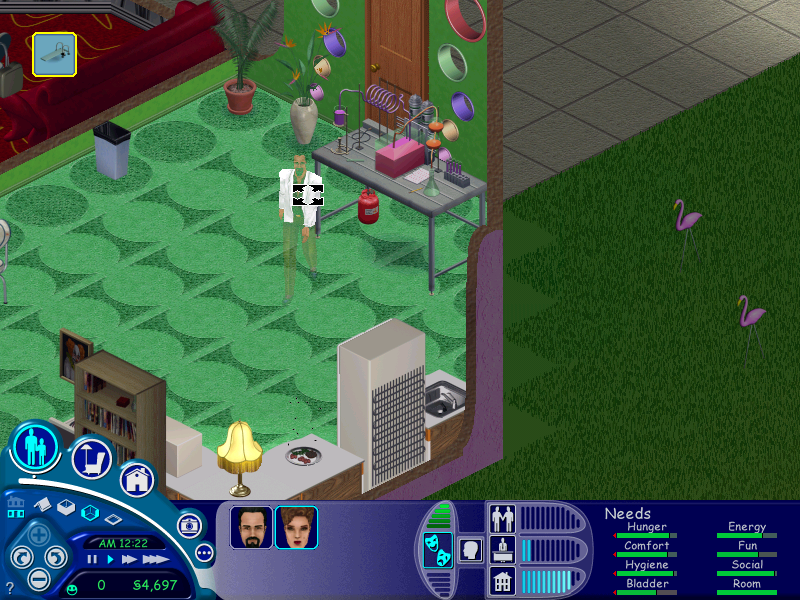Set game speed to fast forward
This screenshot has height=600, width=800.
click(128, 560)
